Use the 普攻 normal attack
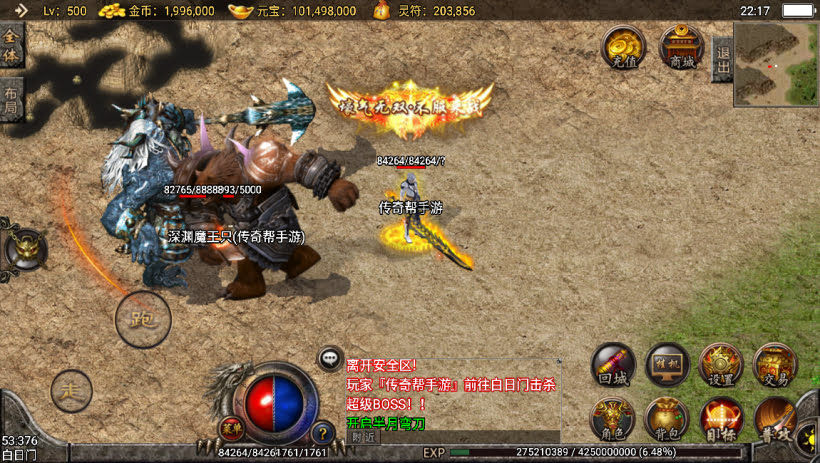 [x=775, y=418]
